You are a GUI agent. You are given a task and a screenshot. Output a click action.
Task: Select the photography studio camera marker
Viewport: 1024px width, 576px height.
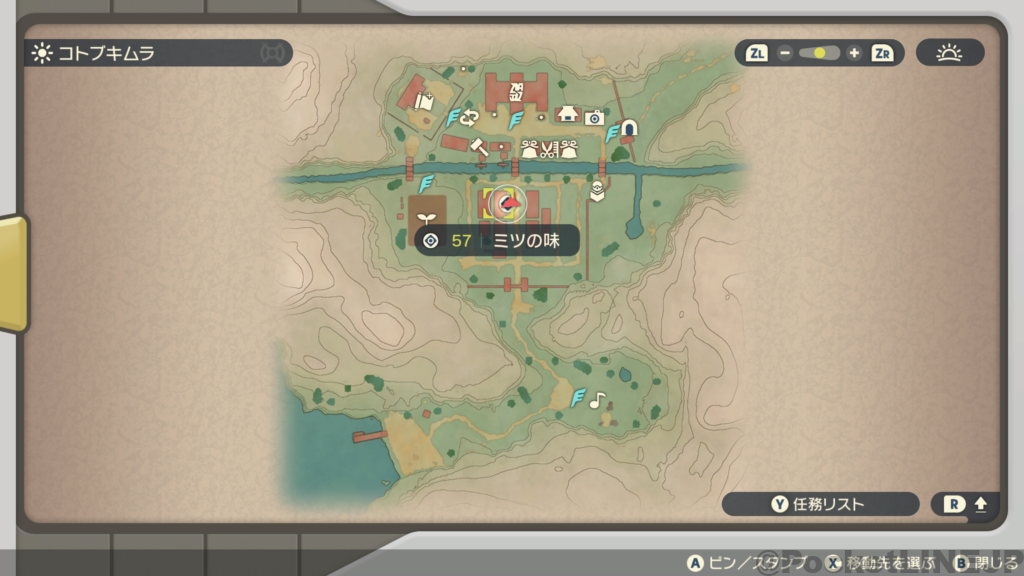594,117
